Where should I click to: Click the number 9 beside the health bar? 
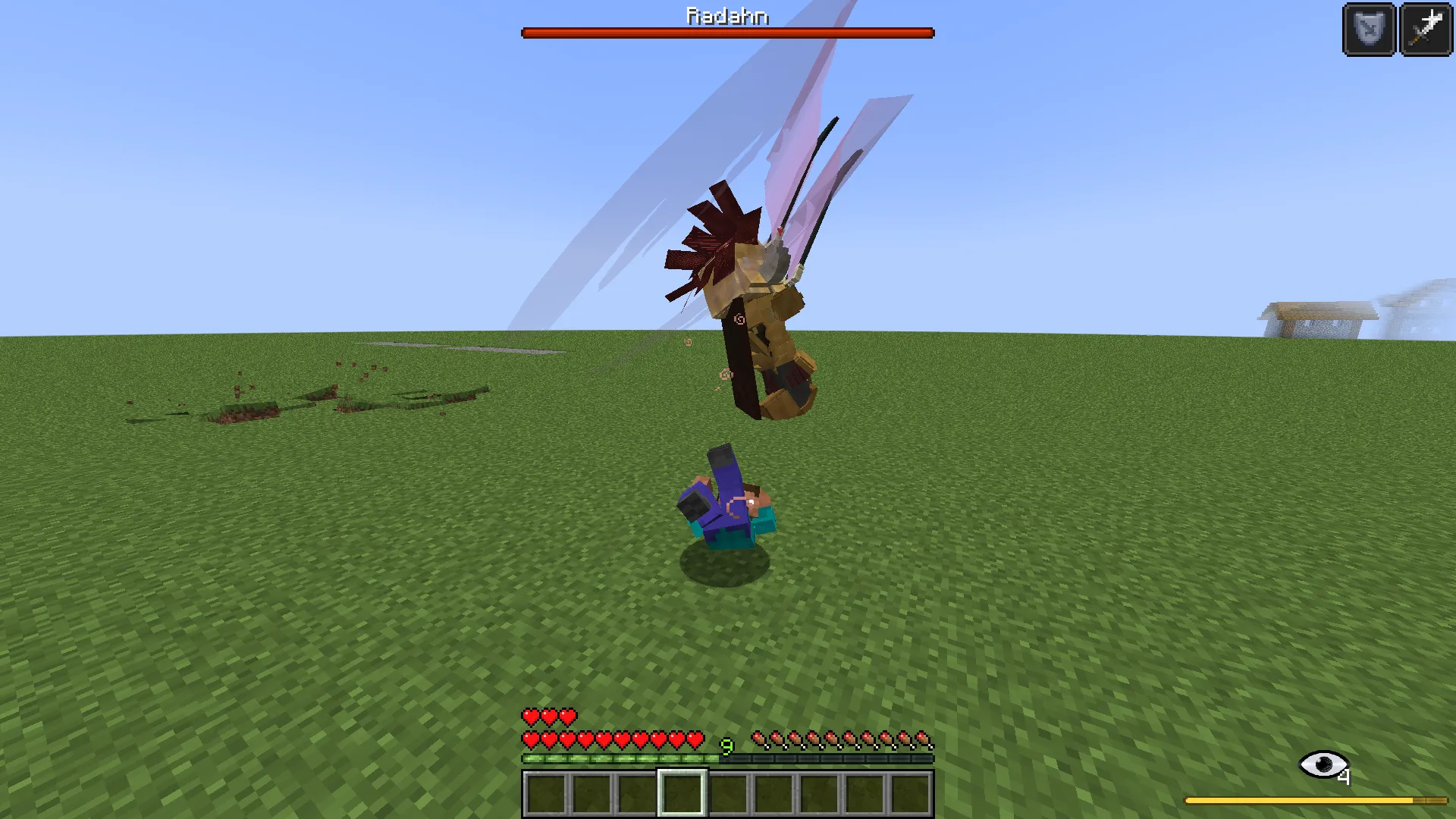pos(726,747)
